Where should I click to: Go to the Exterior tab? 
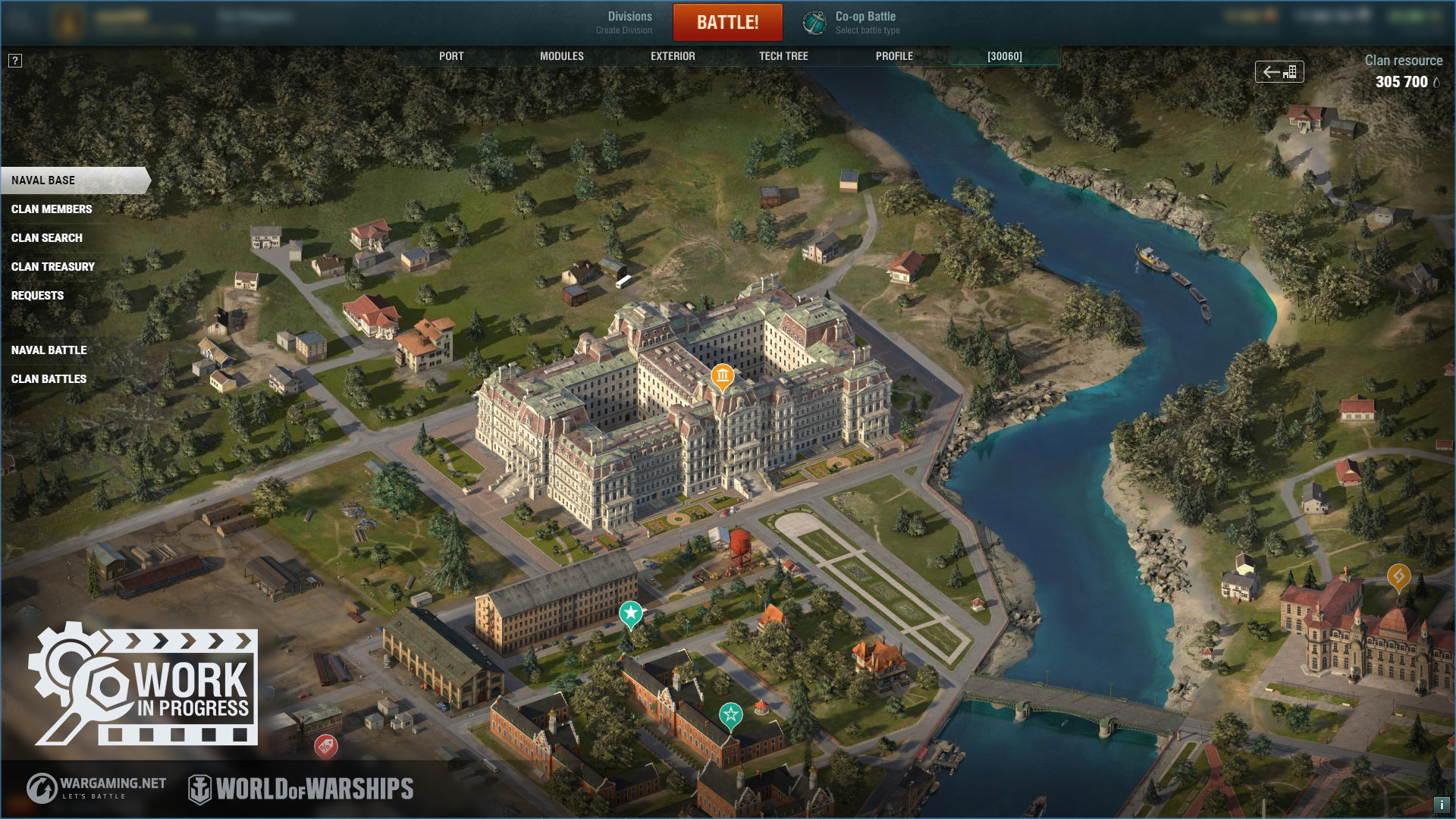click(673, 56)
